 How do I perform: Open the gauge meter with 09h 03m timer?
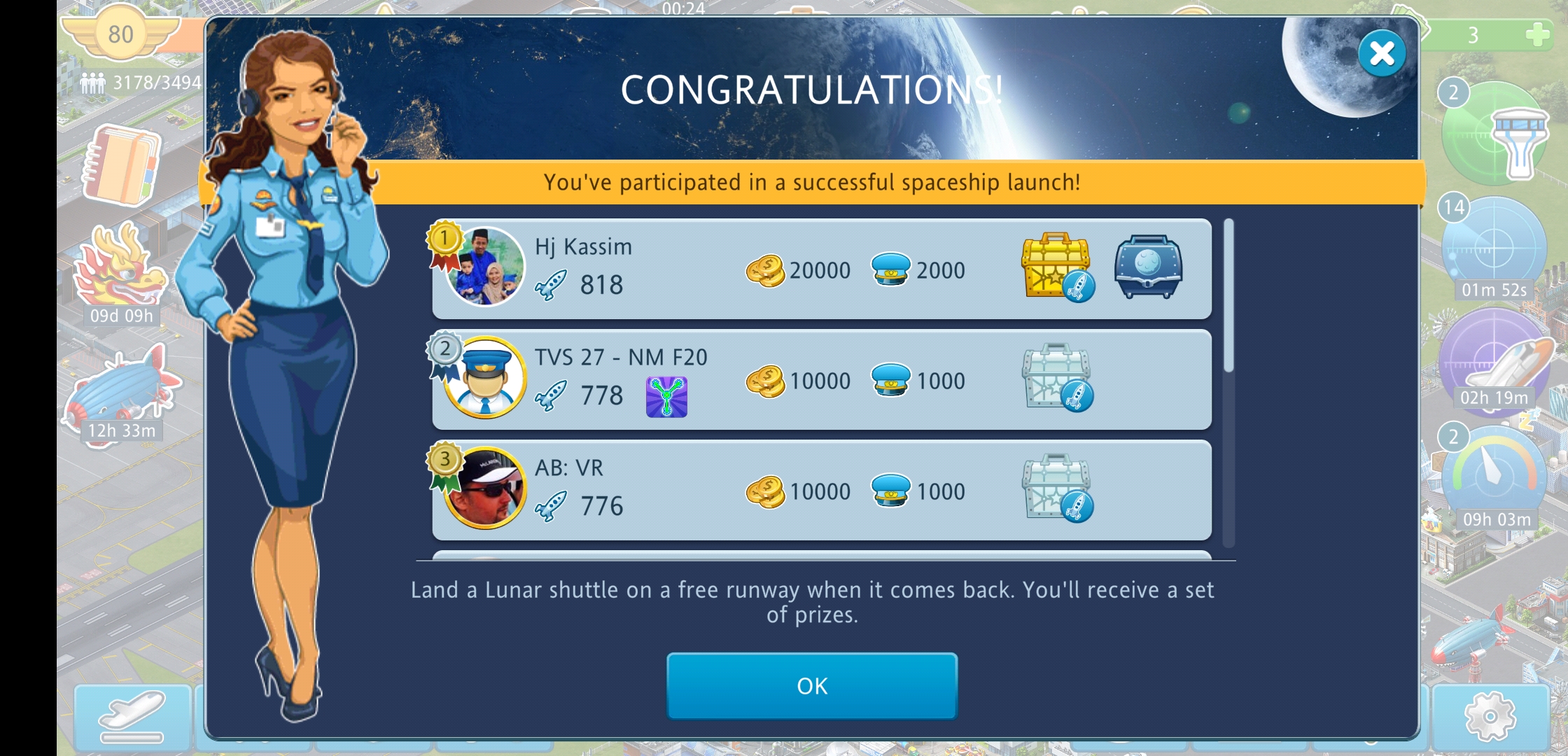click(1494, 476)
